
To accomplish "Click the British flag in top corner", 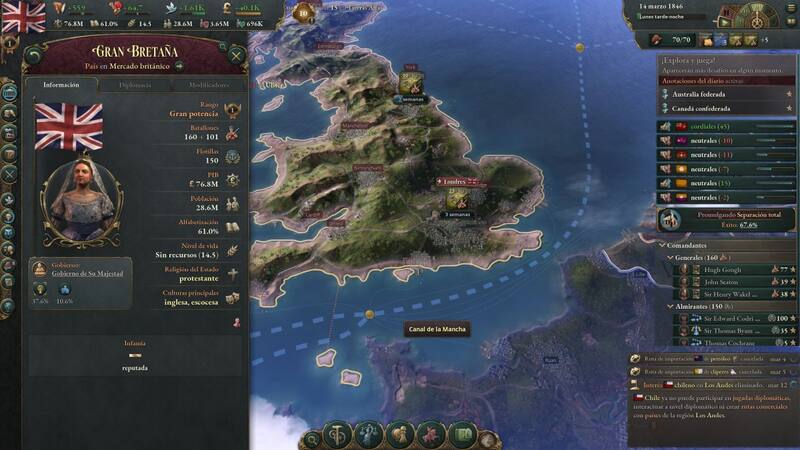I will point(23,15).
